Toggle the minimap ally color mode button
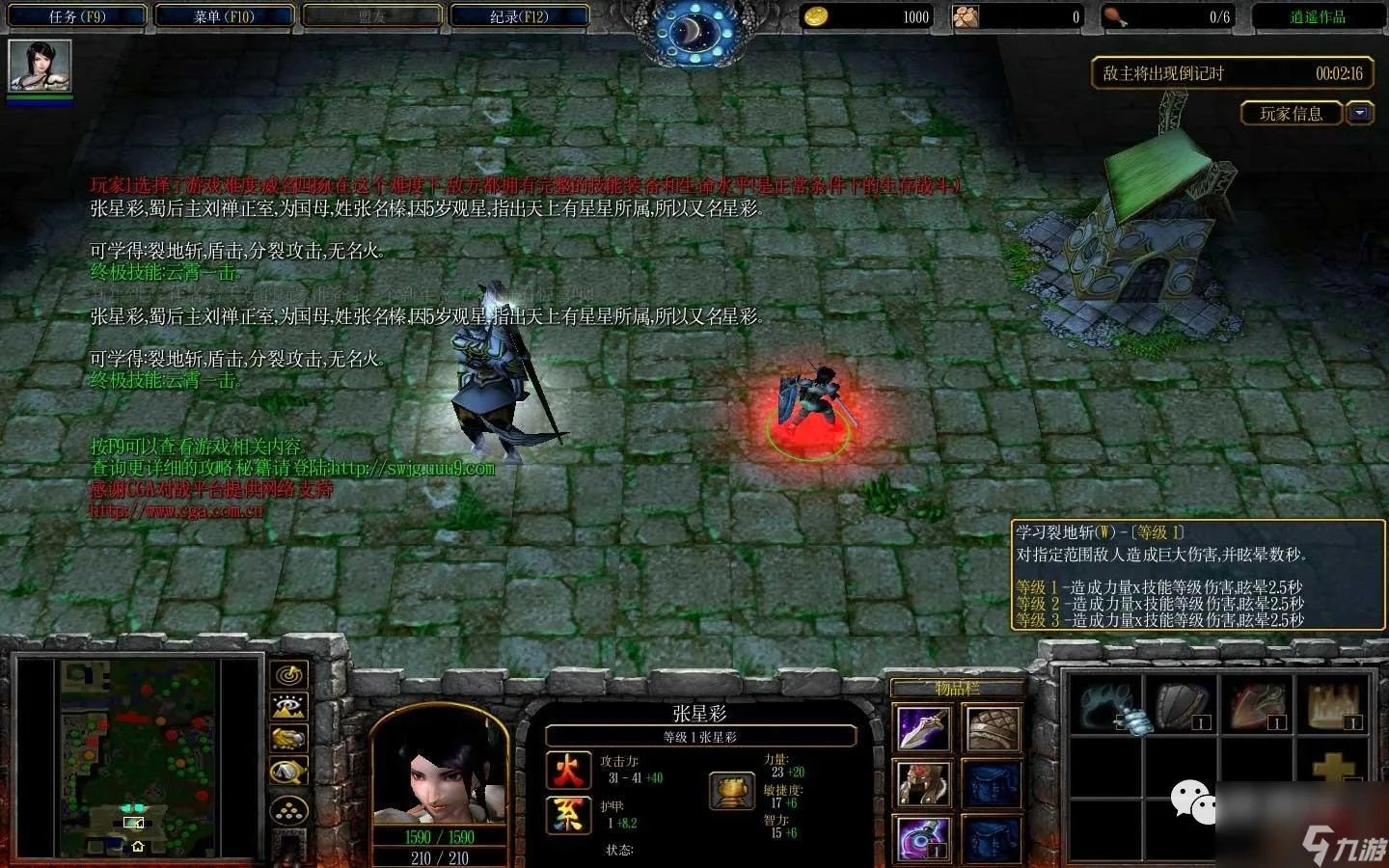Screen dimensions: 1389x868 click(x=289, y=739)
